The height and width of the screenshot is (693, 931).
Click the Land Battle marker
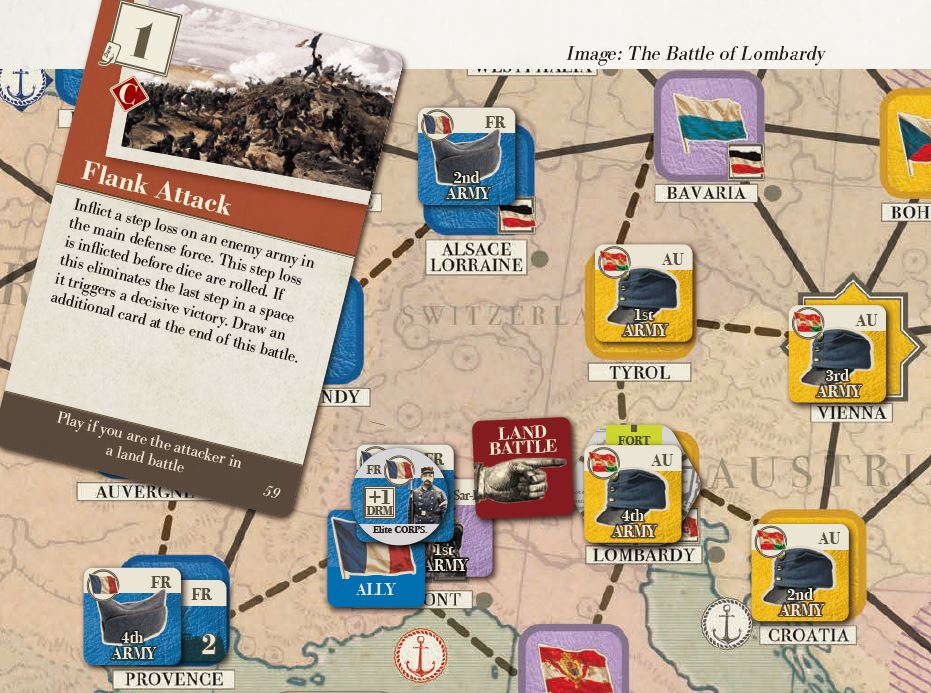[x=523, y=467]
